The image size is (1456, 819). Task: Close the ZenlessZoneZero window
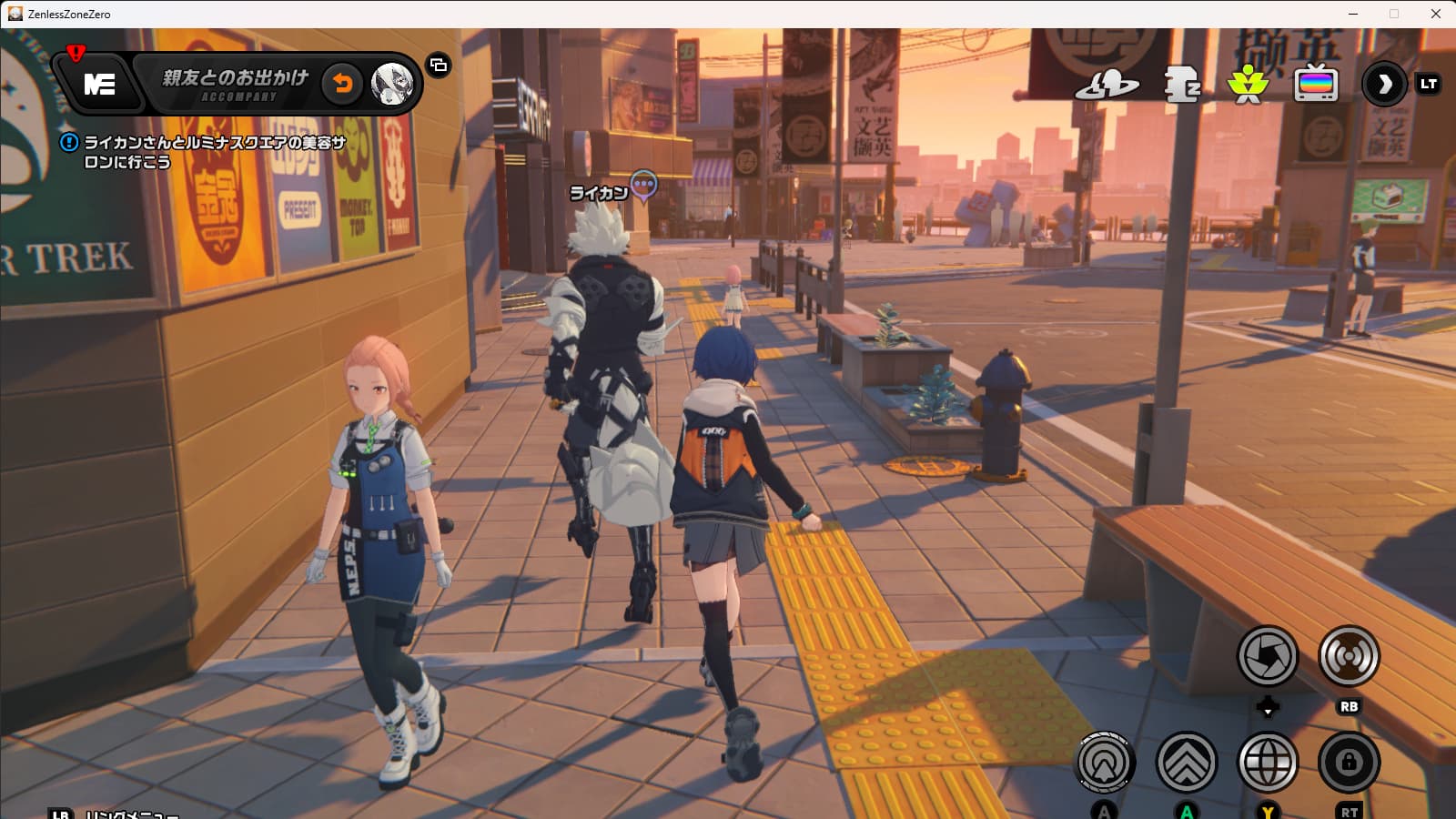1436,14
